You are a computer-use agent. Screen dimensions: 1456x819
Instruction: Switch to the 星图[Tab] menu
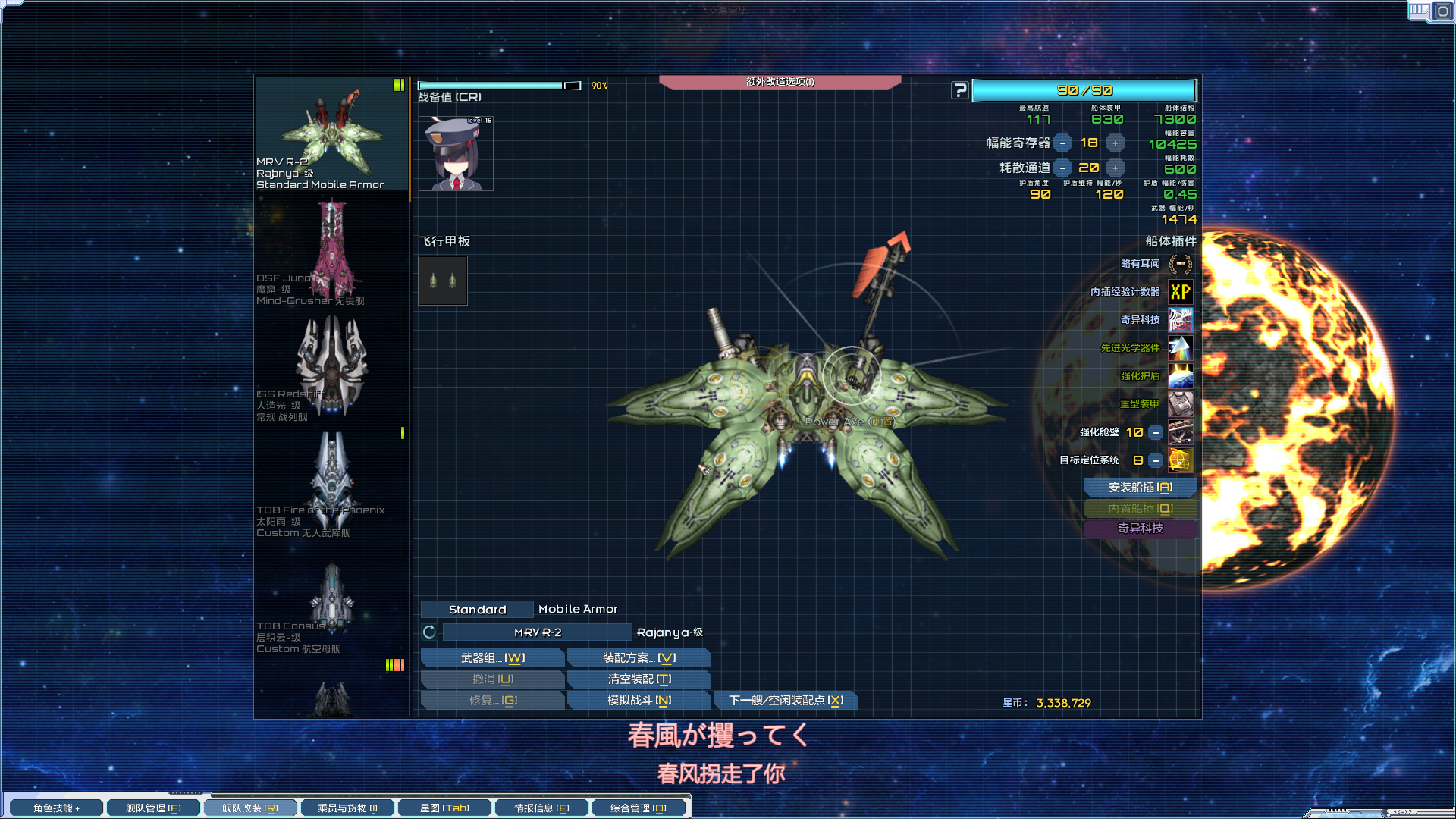pyautogui.click(x=445, y=807)
